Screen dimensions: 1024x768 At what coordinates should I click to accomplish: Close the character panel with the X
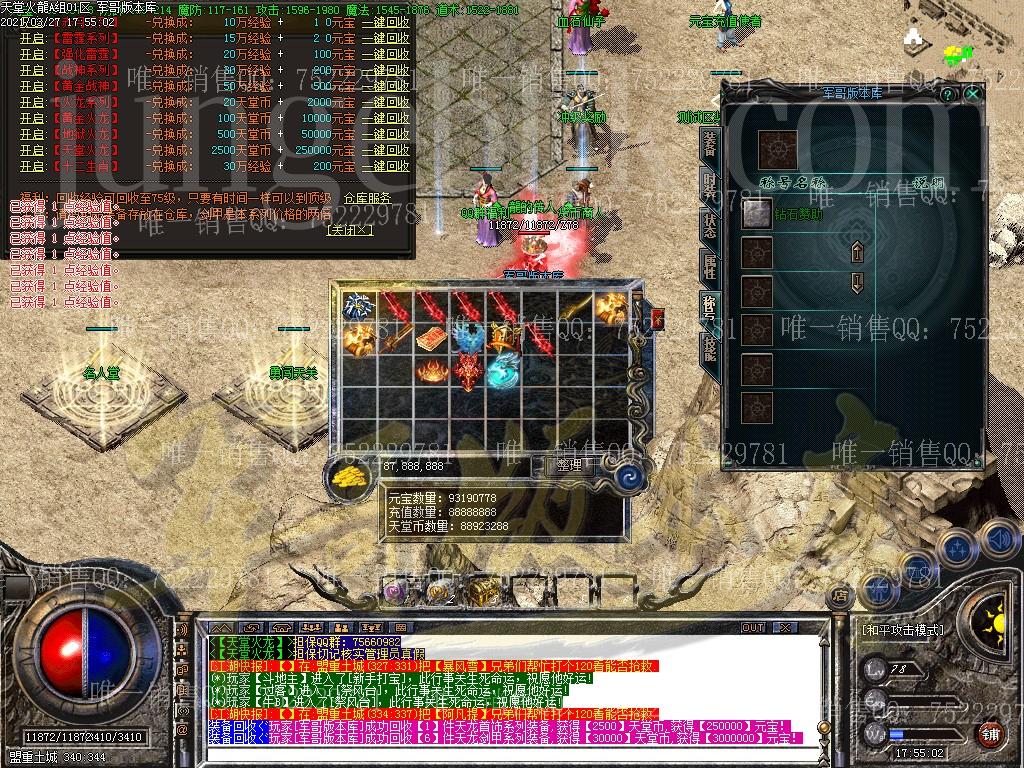click(x=972, y=93)
